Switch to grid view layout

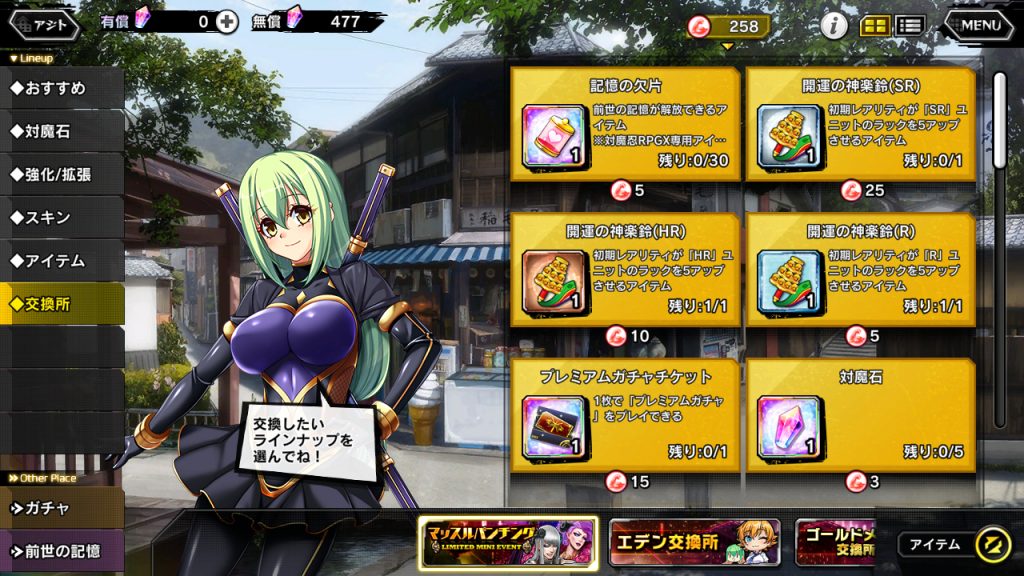875,26
